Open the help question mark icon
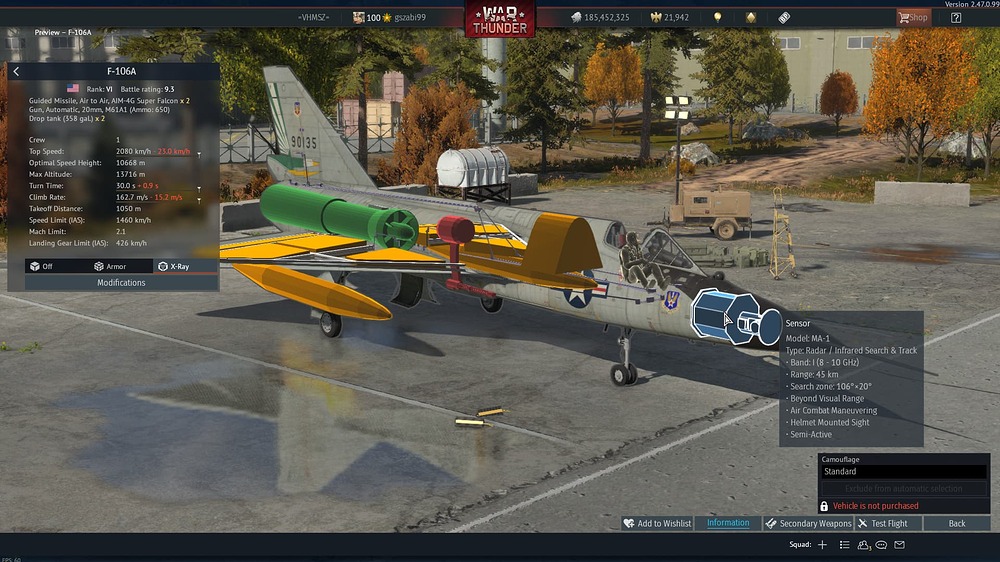1000x562 pixels. 956,17
